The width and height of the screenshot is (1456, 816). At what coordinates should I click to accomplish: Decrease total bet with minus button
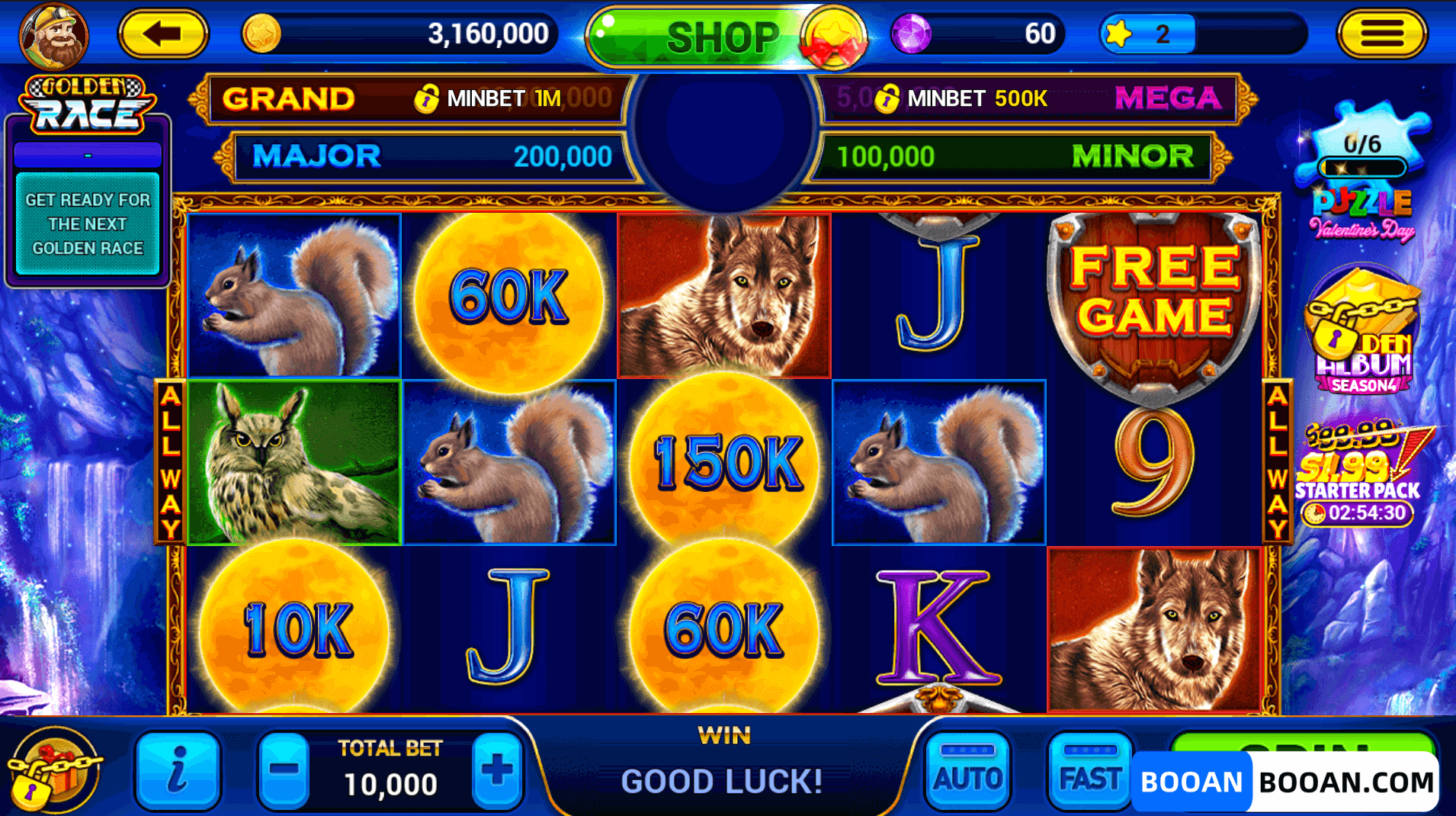285,772
